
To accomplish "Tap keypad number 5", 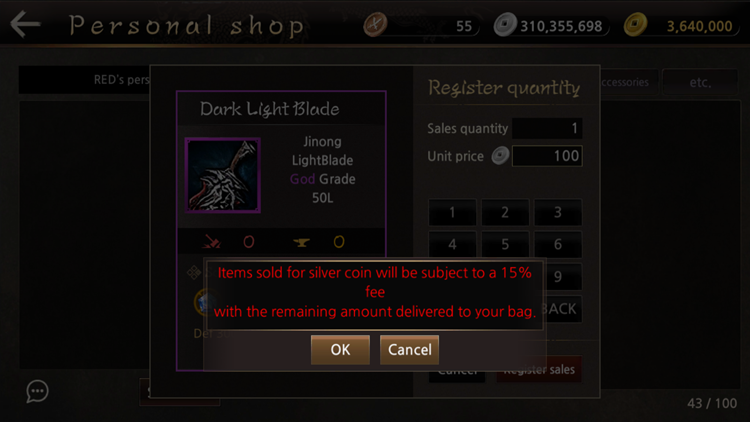I will 505,243.
